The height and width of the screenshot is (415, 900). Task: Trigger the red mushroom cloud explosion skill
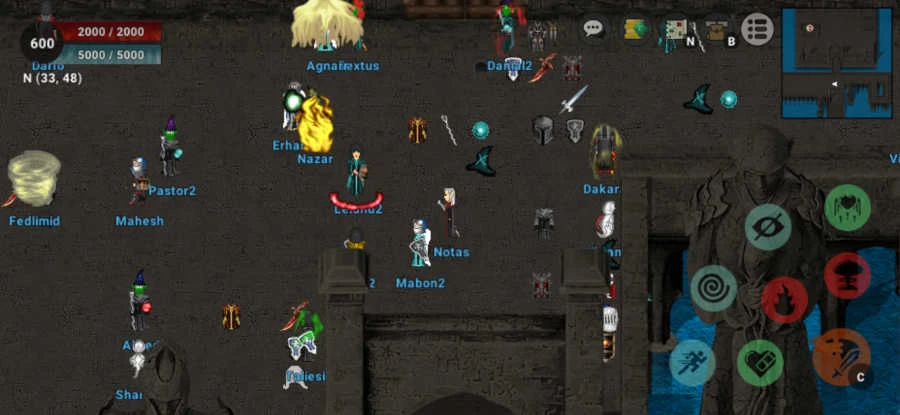point(847,276)
